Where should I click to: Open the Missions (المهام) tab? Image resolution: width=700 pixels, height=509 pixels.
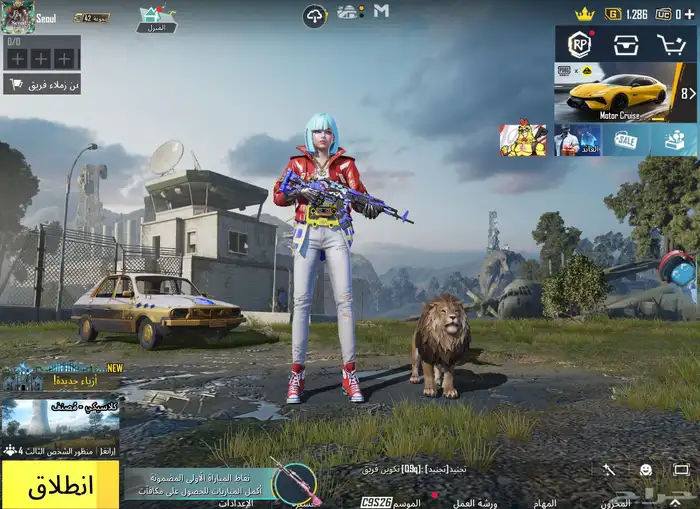(x=544, y=502)
